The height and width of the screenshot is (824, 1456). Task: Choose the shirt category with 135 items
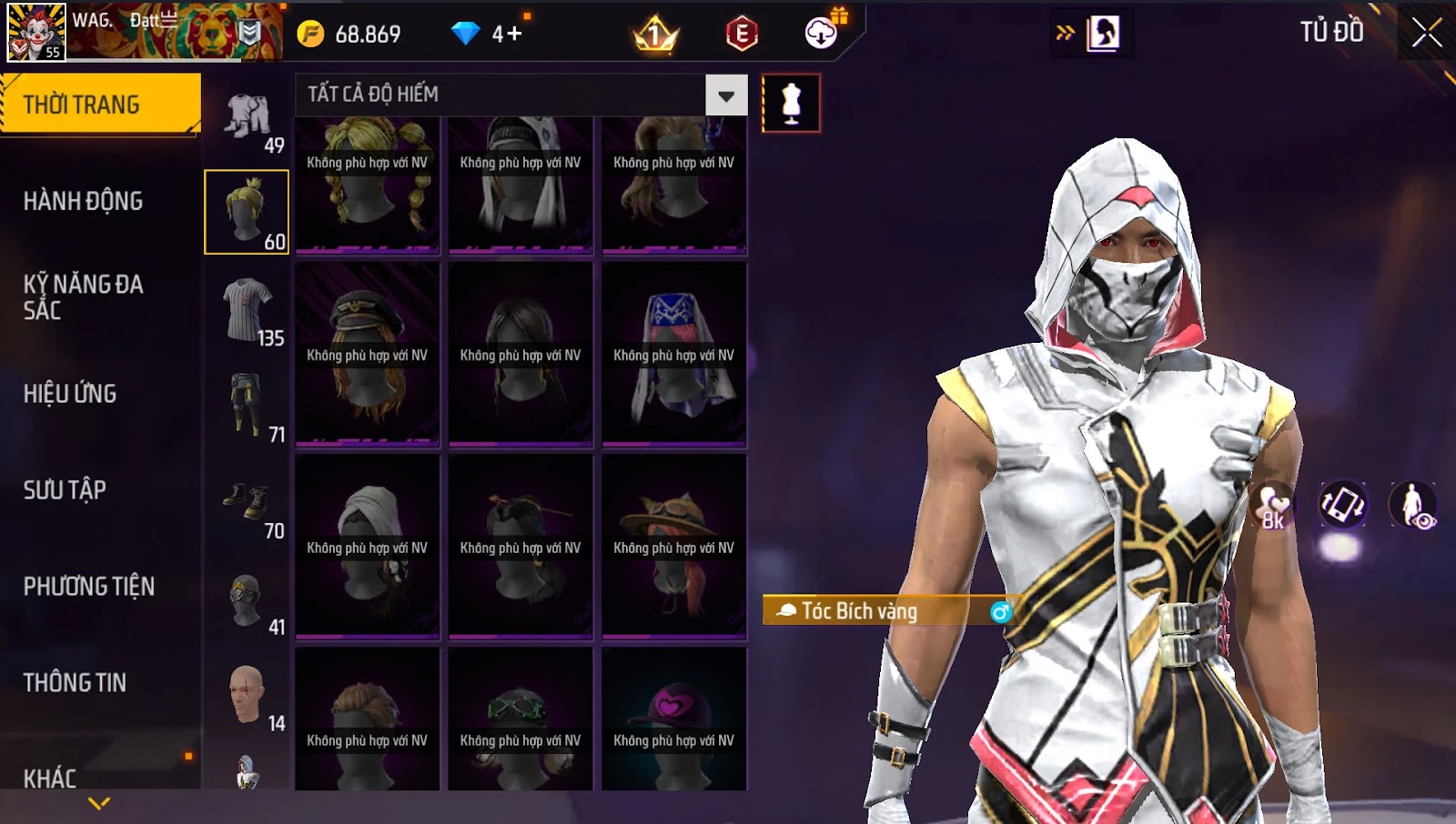248,311
